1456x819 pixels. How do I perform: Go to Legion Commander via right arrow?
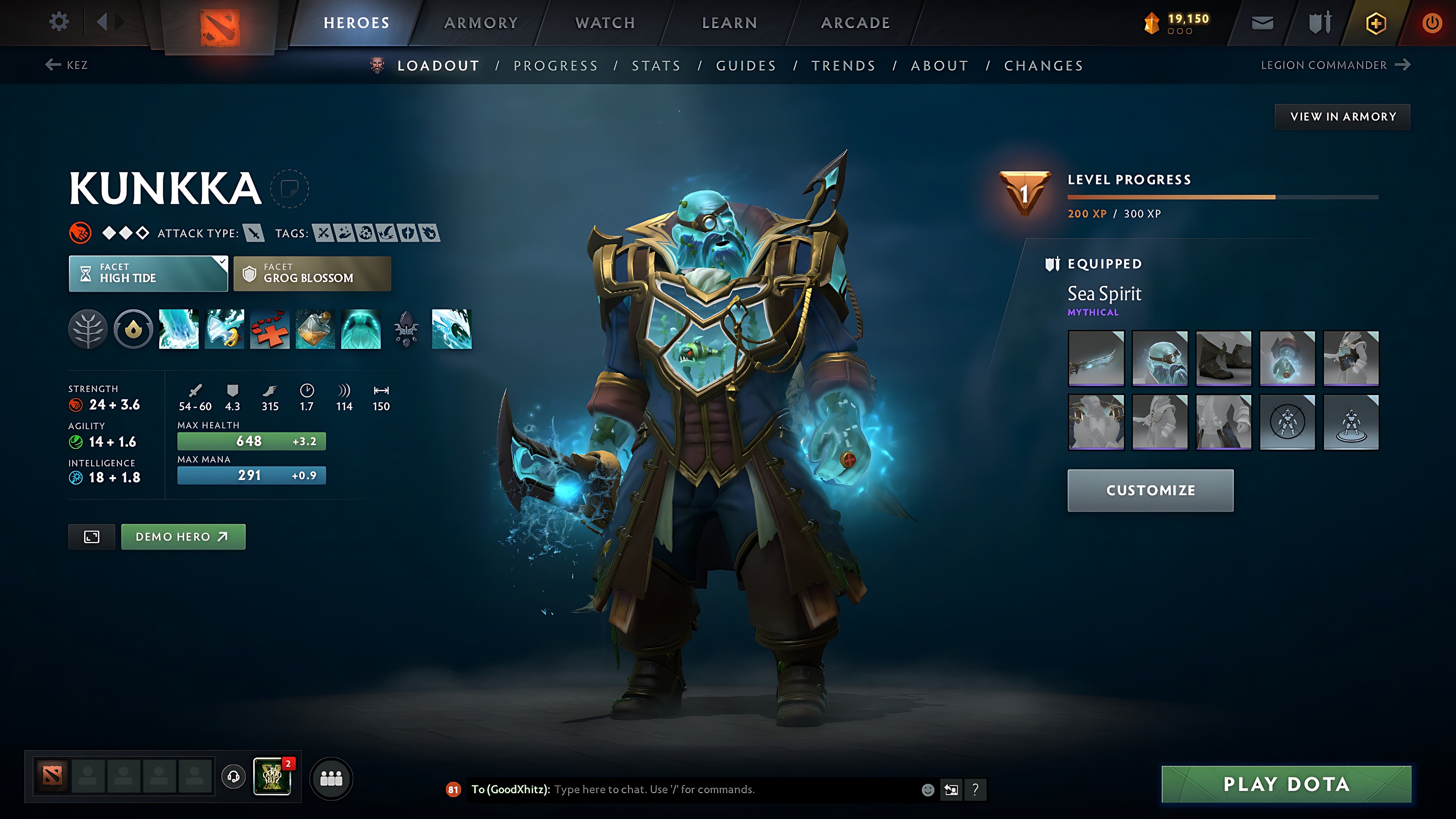tap(1405, 65)
